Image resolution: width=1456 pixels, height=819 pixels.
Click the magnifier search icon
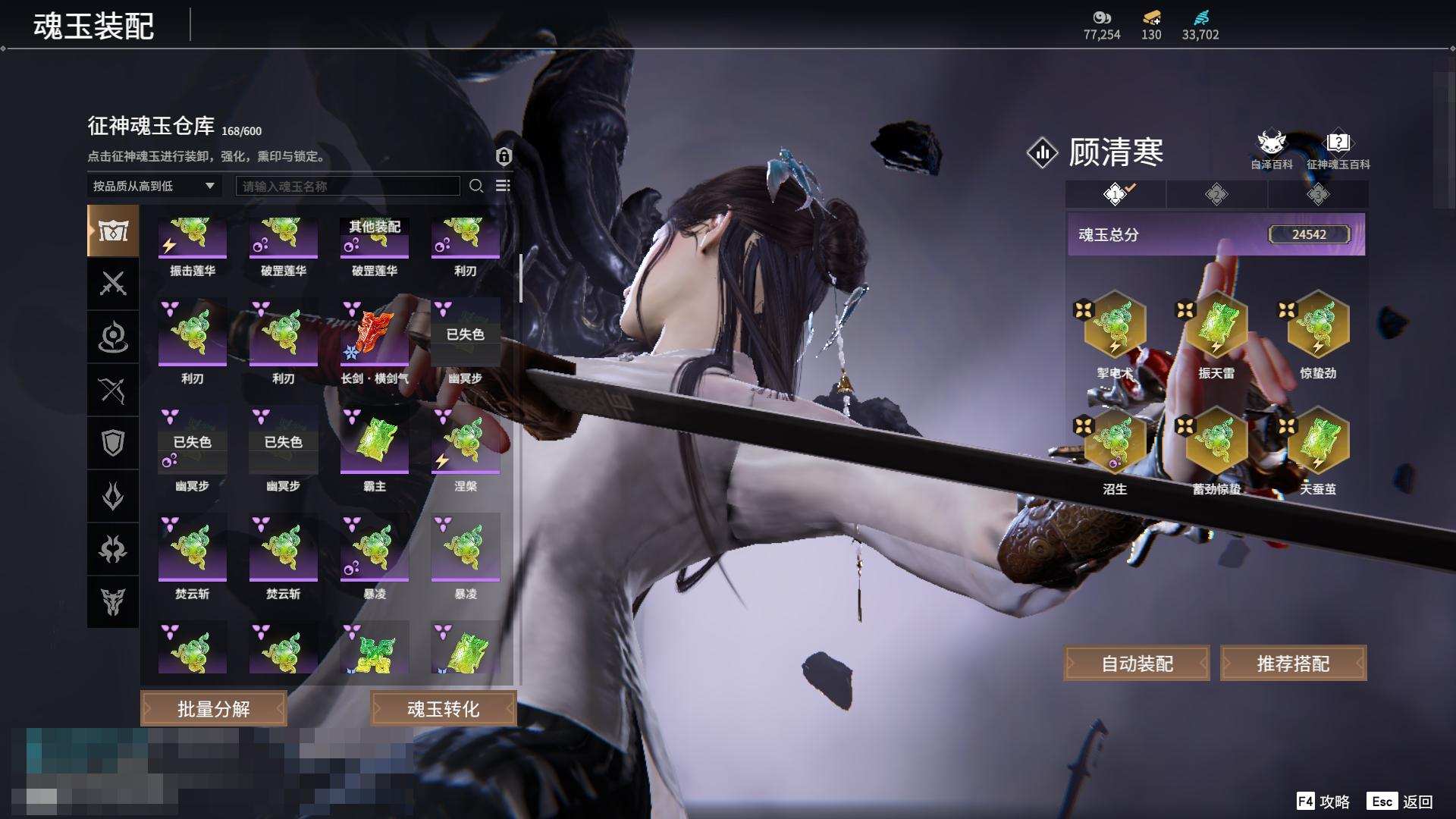[476, 186]
